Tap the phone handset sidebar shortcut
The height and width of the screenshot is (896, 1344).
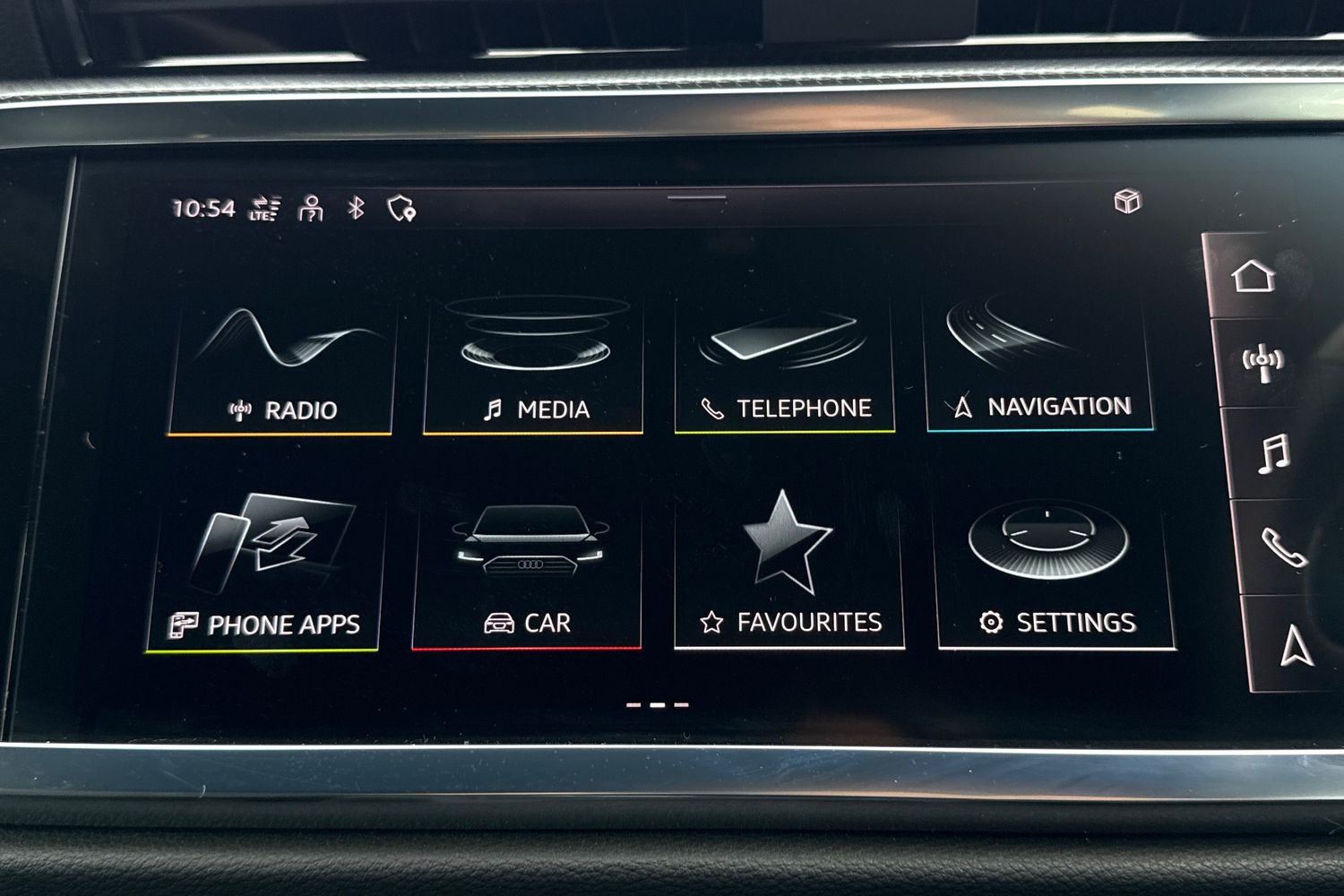tap(1284, 547)
